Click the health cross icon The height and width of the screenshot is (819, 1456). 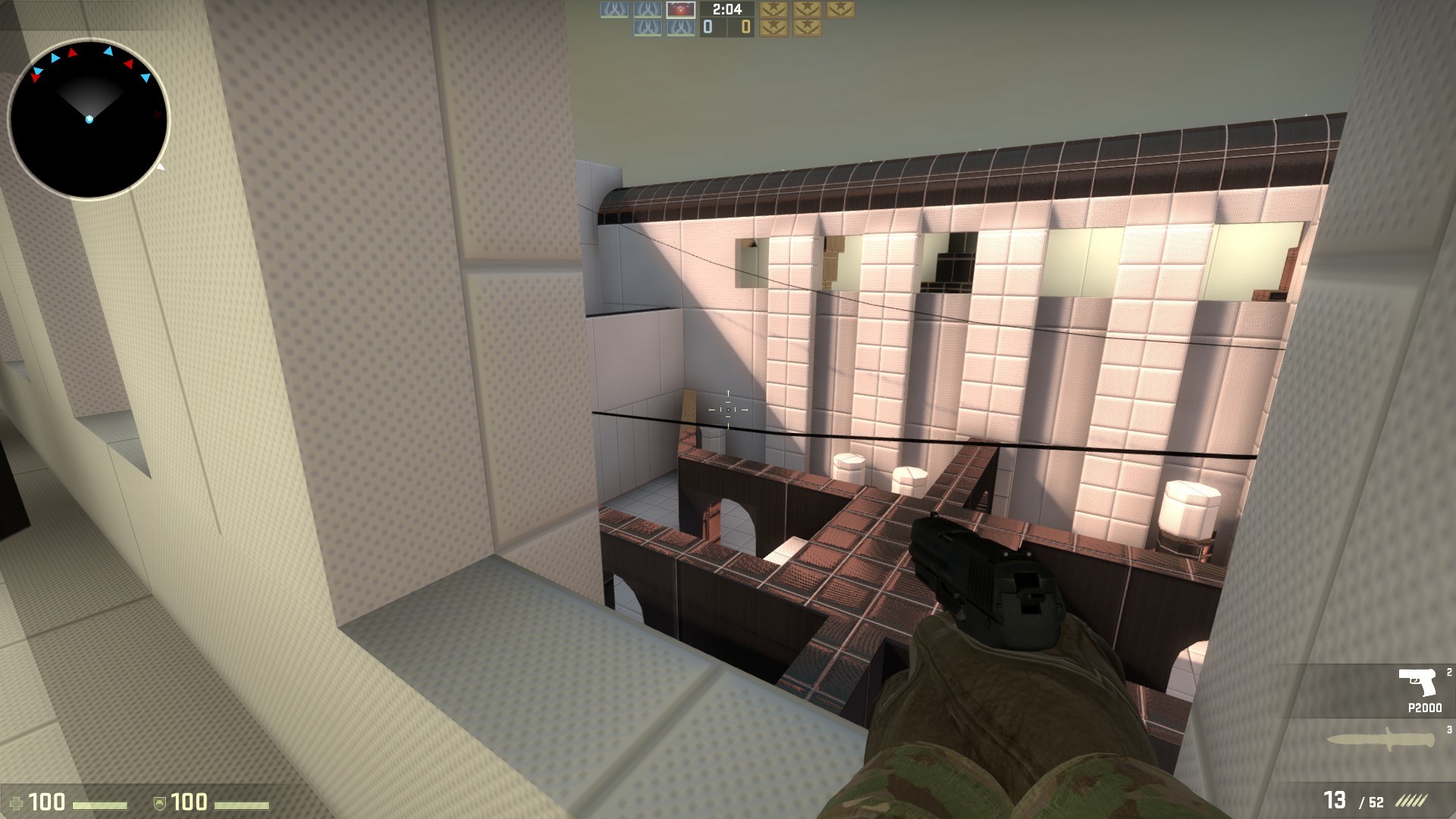tap(17, 803)
